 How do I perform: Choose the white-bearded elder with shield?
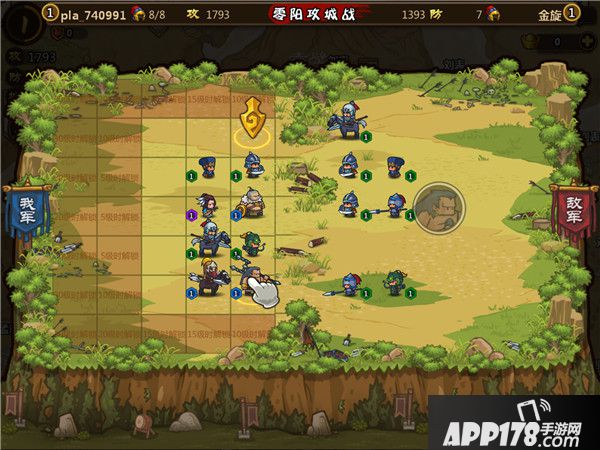point(250,204)
